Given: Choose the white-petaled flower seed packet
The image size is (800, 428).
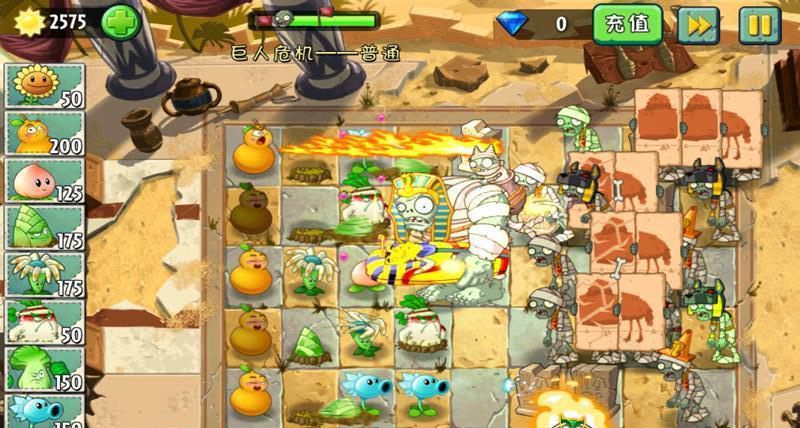Looking at the screenshot, I should [46, 274].
